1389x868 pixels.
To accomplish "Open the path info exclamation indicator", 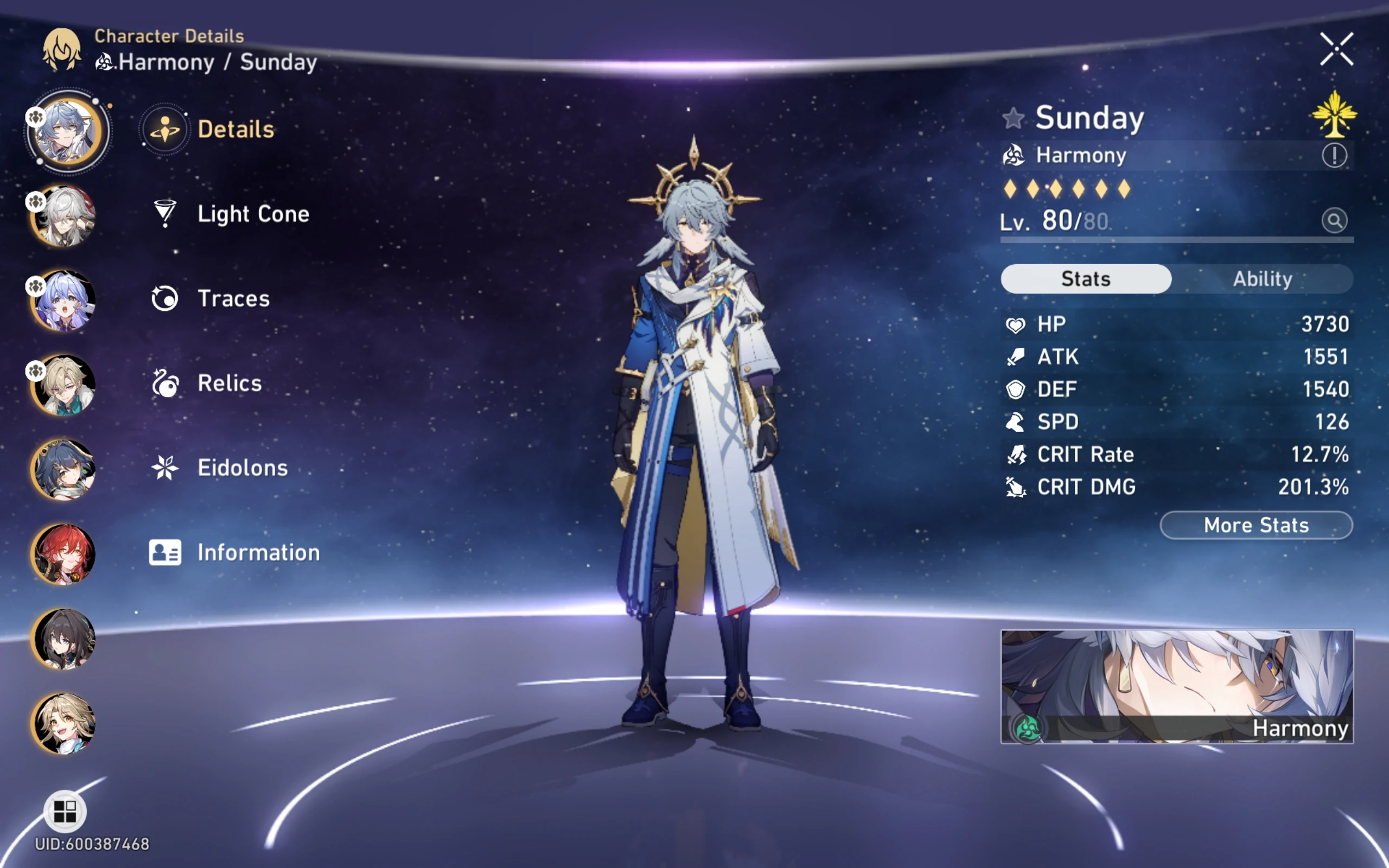I will (x=1336, y=155).
